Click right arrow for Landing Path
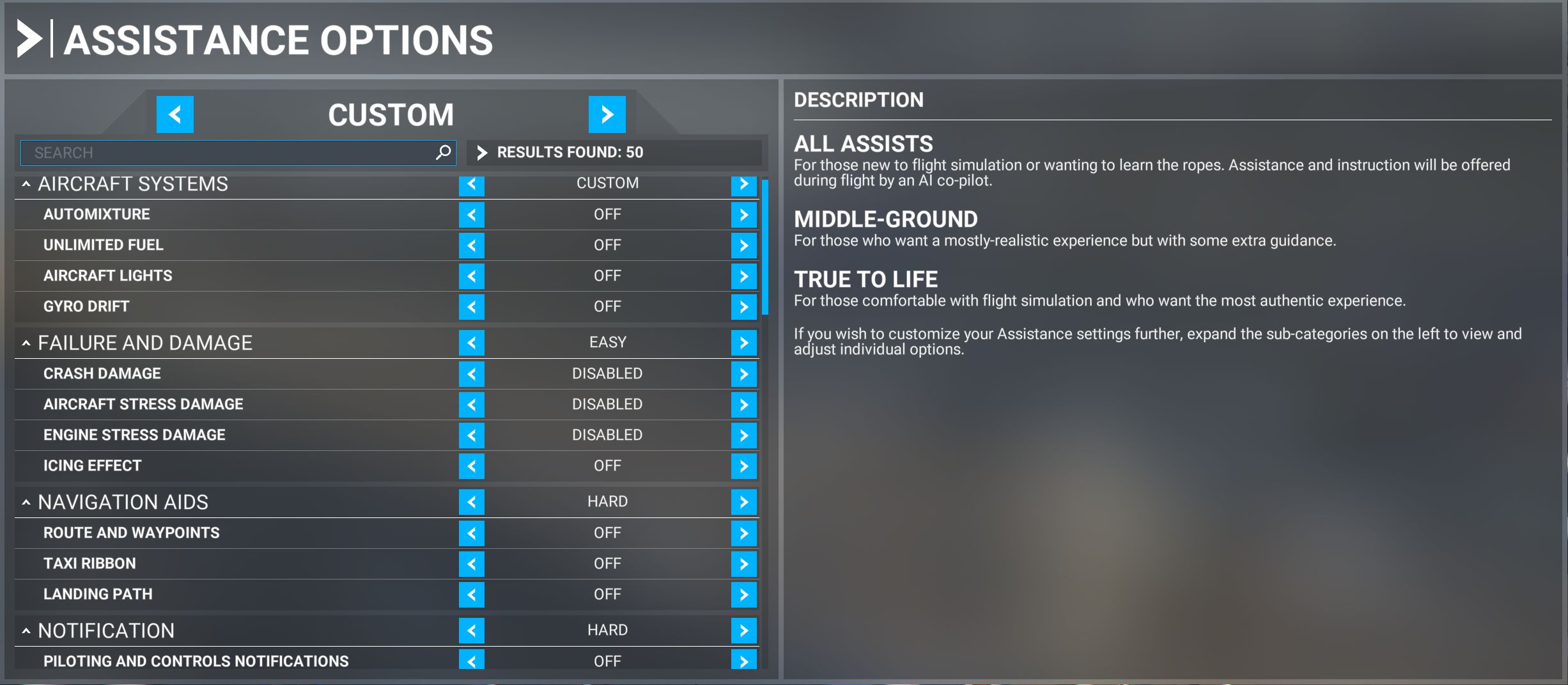1568x685 pixels. [x=743, y=595]
